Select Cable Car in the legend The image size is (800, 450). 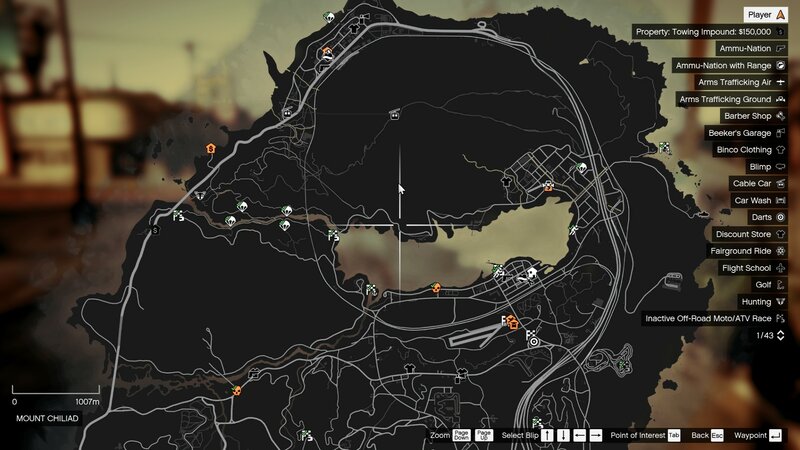coord(758,184)
